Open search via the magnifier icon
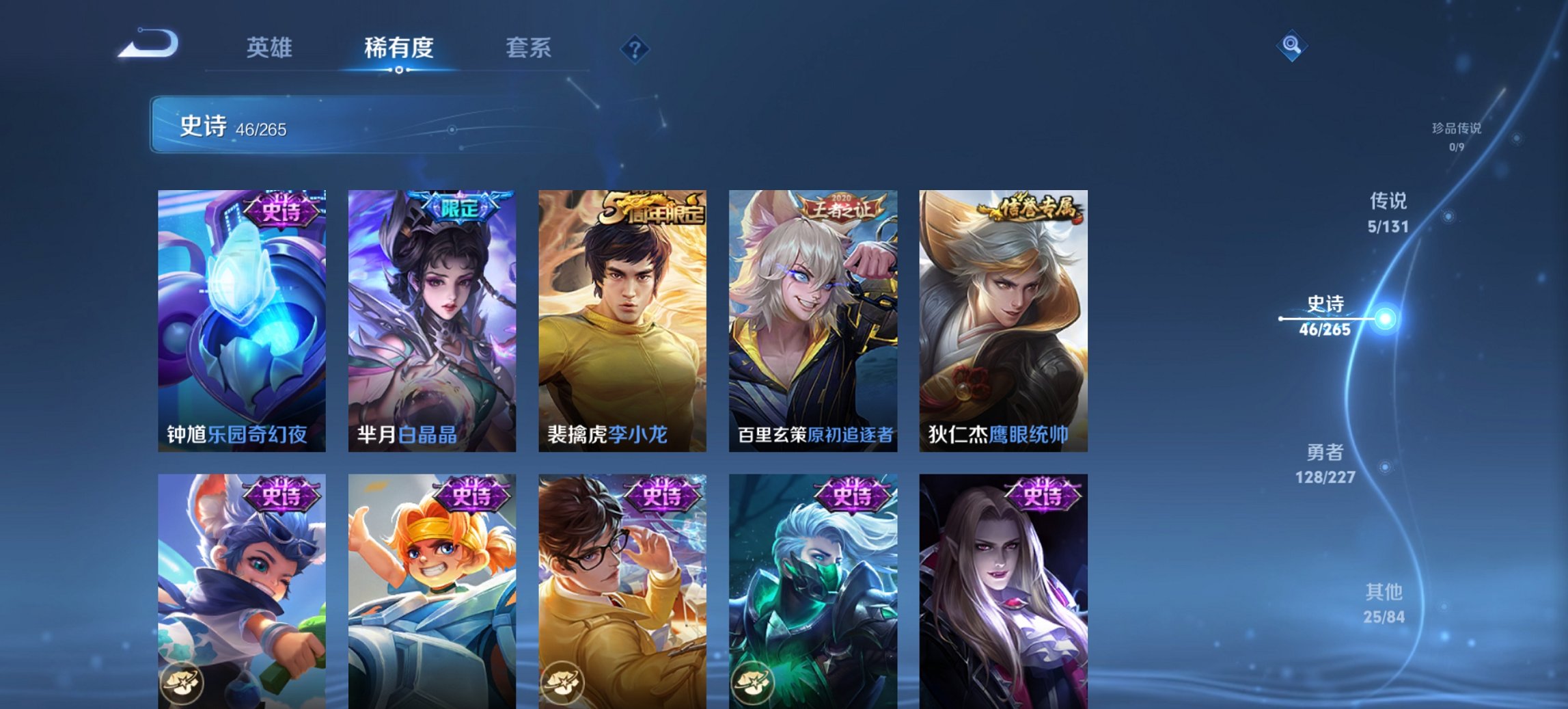This screenshot has width=1568, height=709. [x=1290, y=46]
